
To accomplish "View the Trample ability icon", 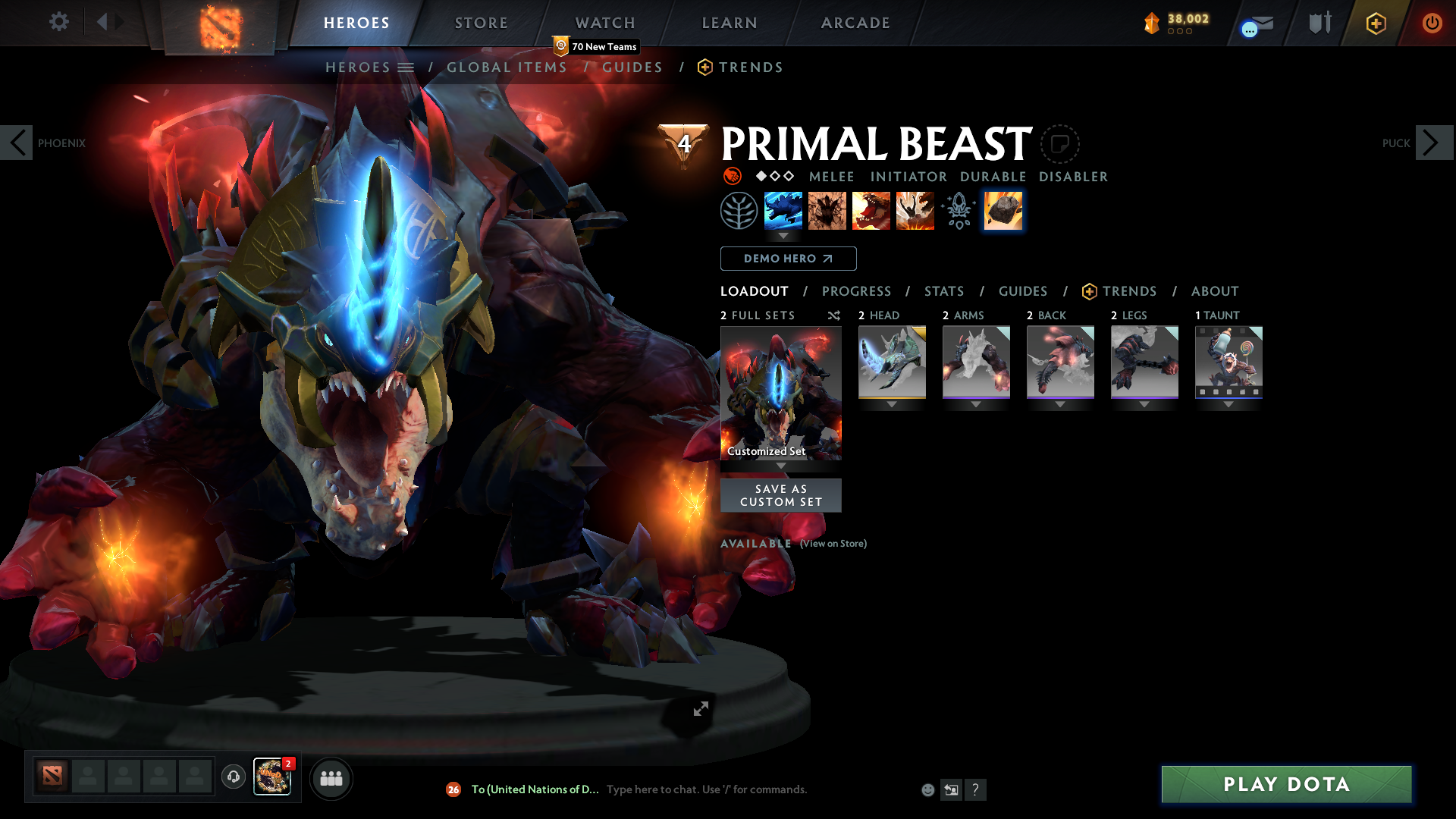I will pos(827,211).
